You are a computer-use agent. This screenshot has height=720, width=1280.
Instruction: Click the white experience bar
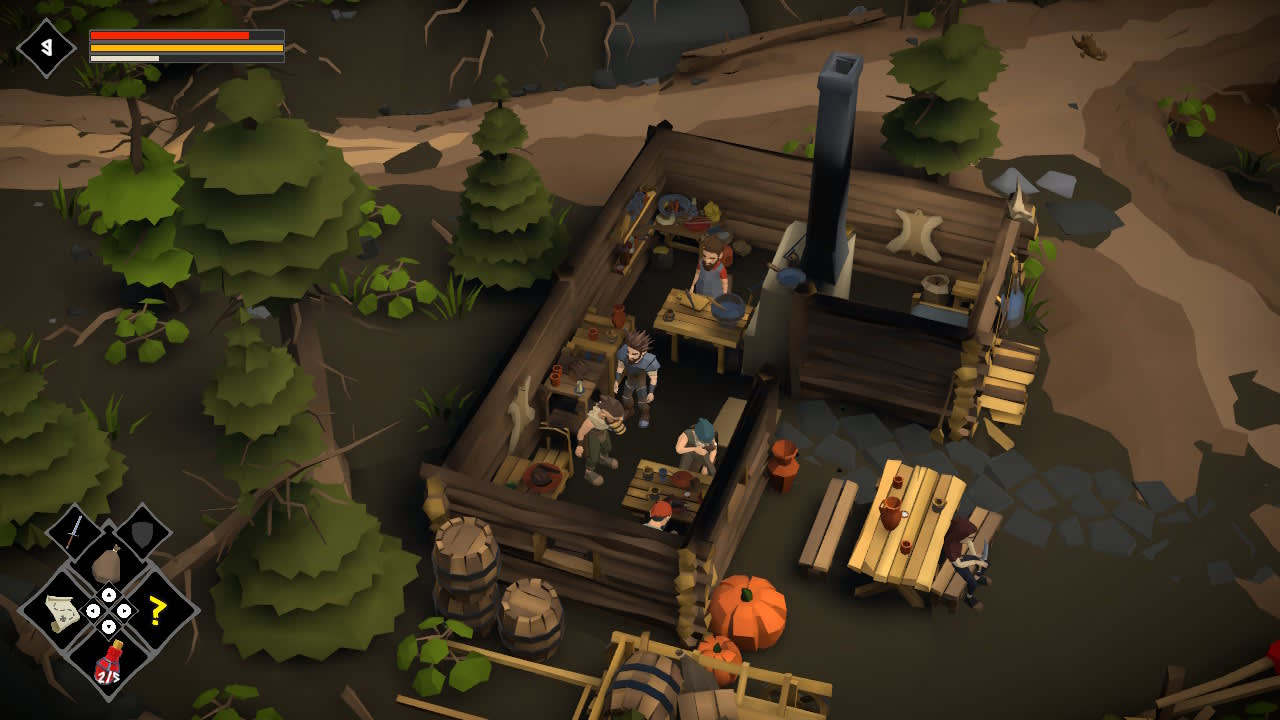coord(125,56)
